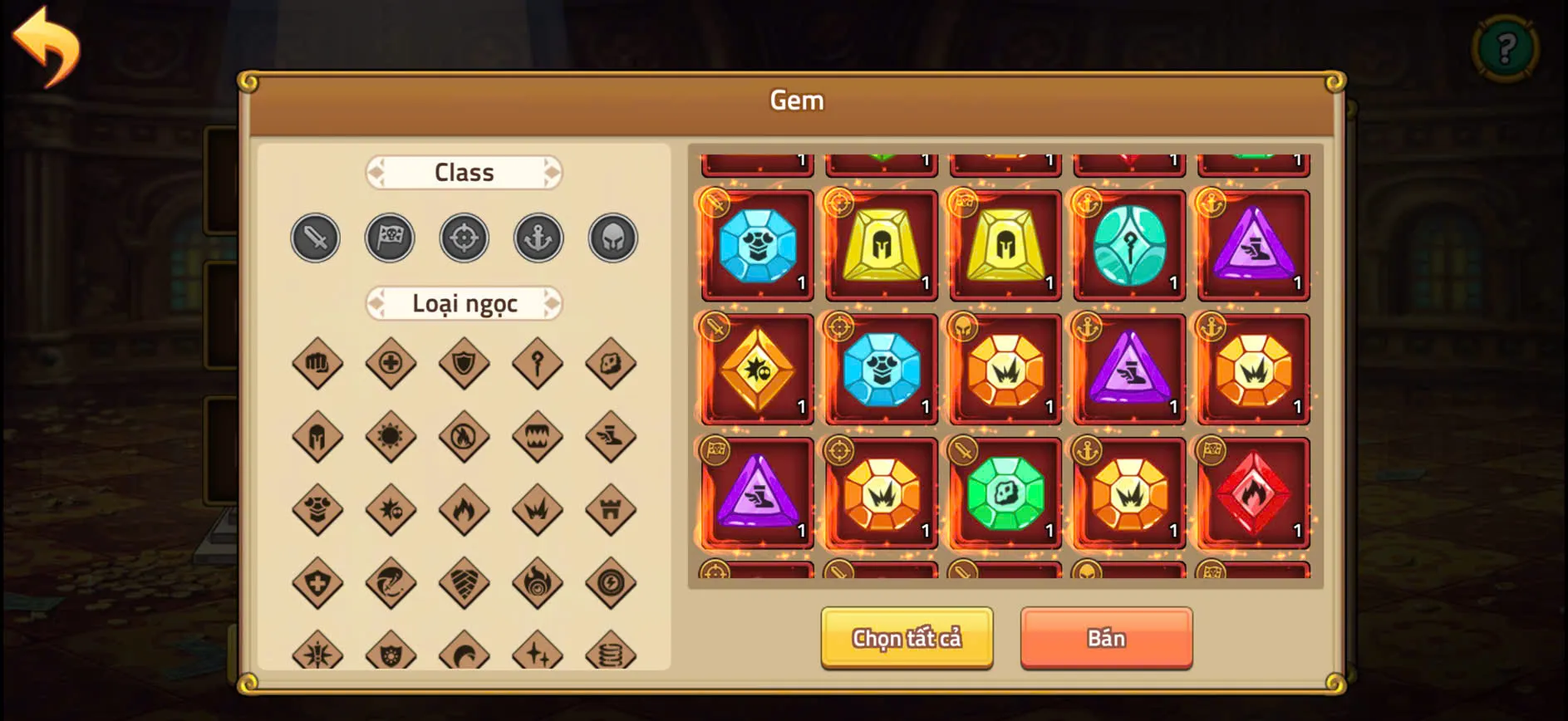This screenshot has height=721, width=1568.
Task: Select the fist gem type filter
Action: tap(315, 363)
